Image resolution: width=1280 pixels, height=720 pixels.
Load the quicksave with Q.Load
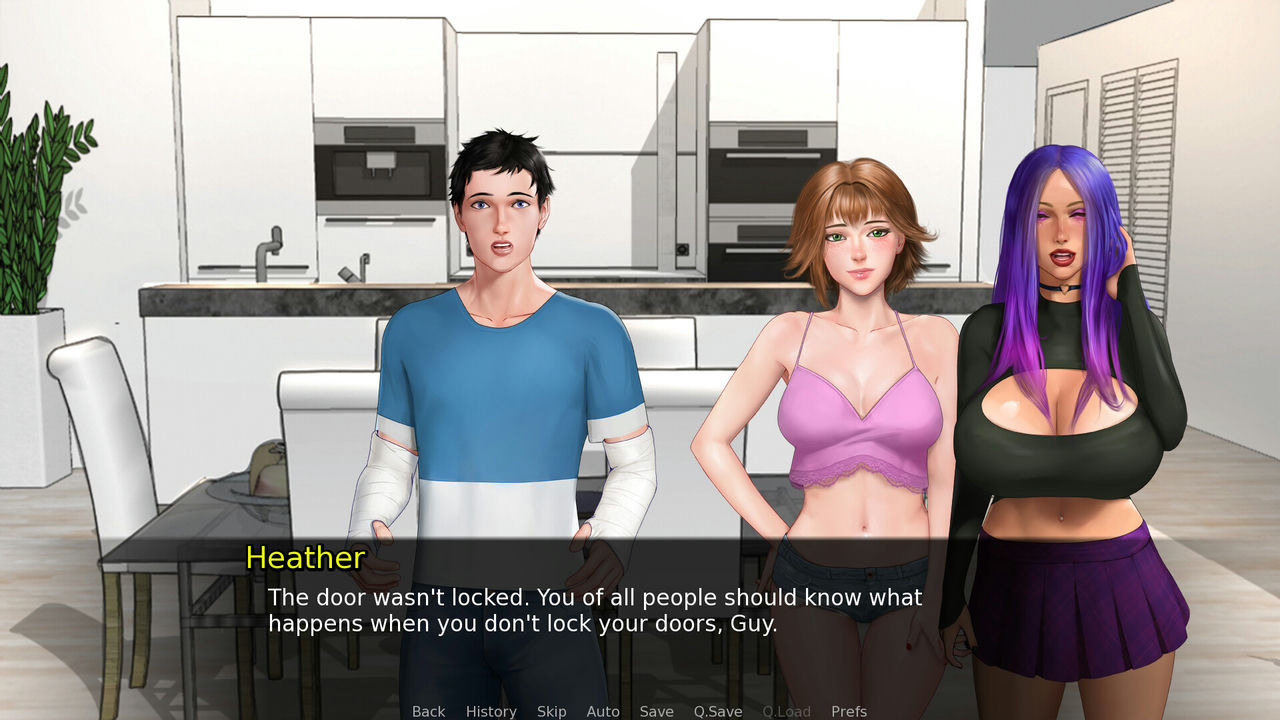[785, 711]
